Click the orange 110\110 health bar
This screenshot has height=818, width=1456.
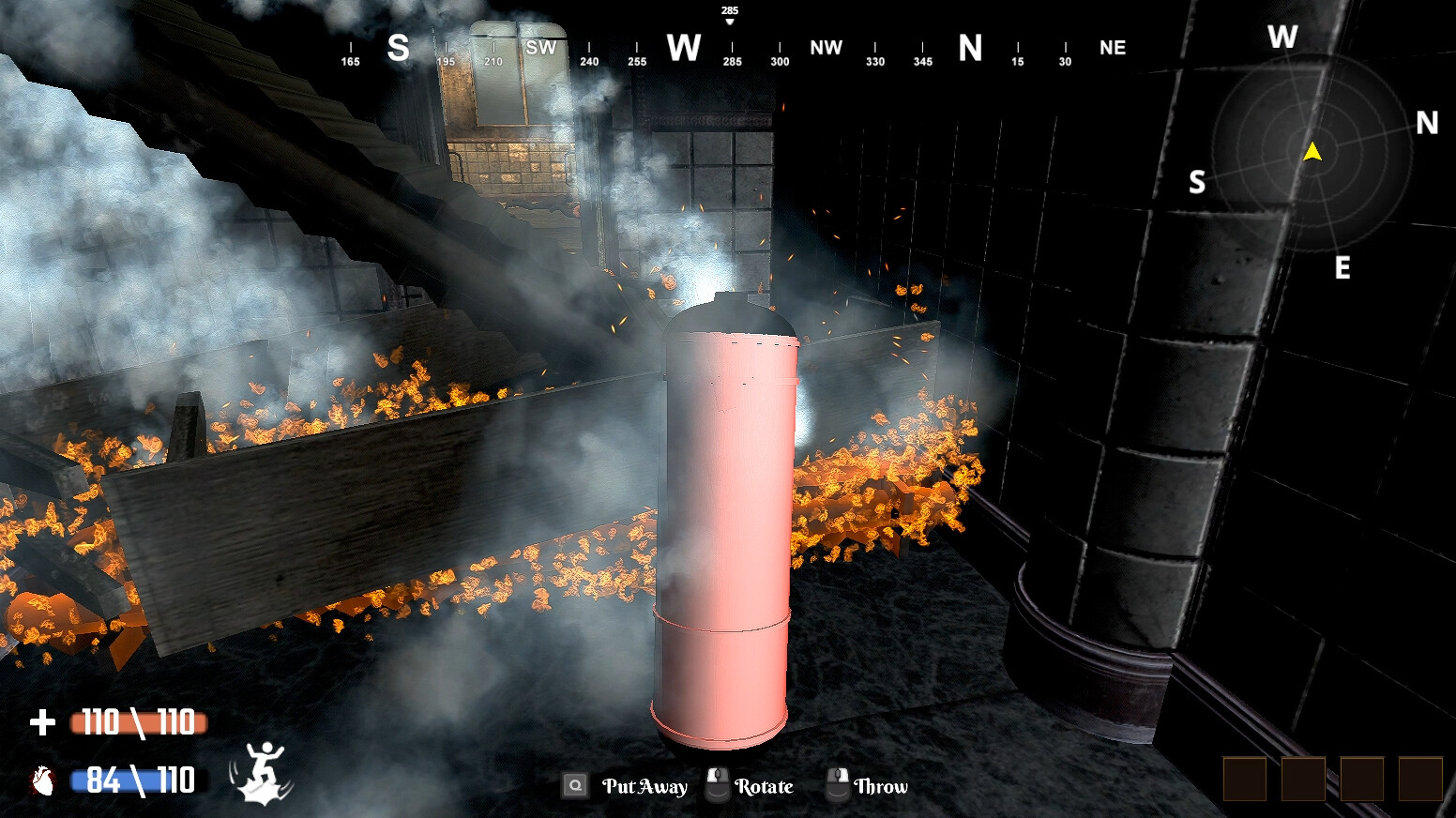pyautogui.click(x=137, y=723)
